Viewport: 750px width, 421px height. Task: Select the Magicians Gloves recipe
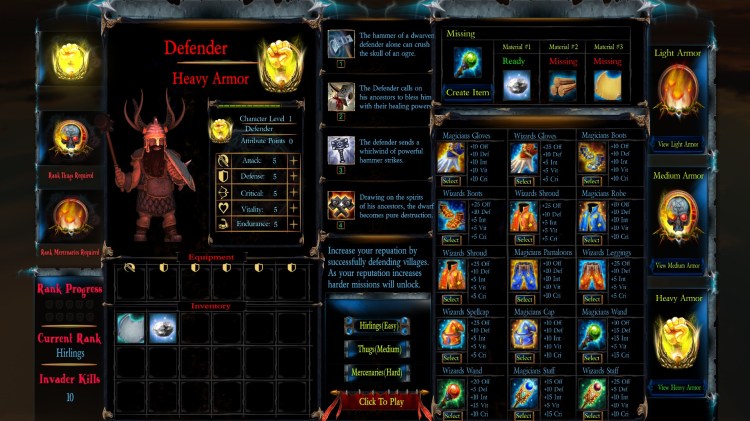[x=451, y=180]
